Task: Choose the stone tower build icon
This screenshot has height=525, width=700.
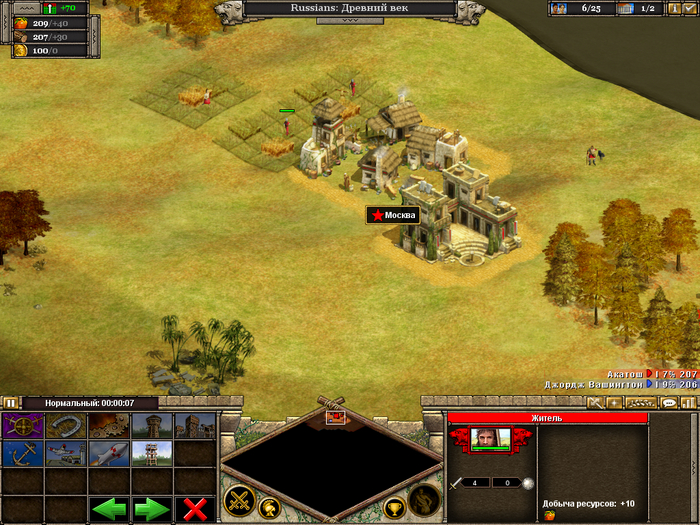Action: (152, 425)
